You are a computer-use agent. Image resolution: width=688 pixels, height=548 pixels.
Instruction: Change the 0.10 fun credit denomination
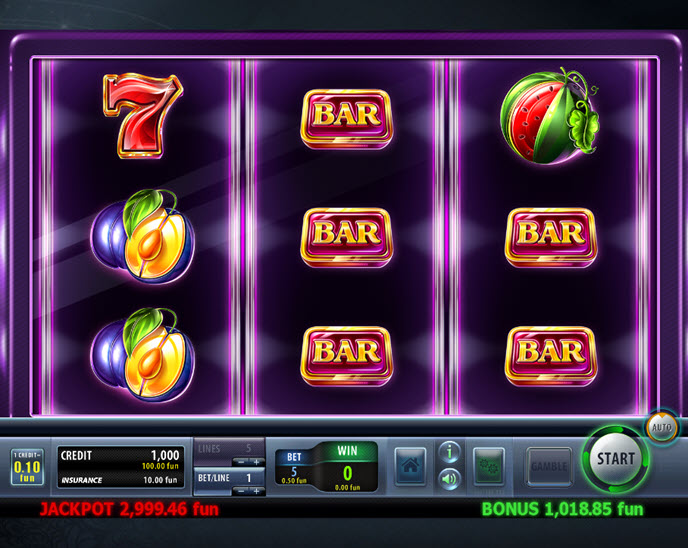[x=27, y=467]
